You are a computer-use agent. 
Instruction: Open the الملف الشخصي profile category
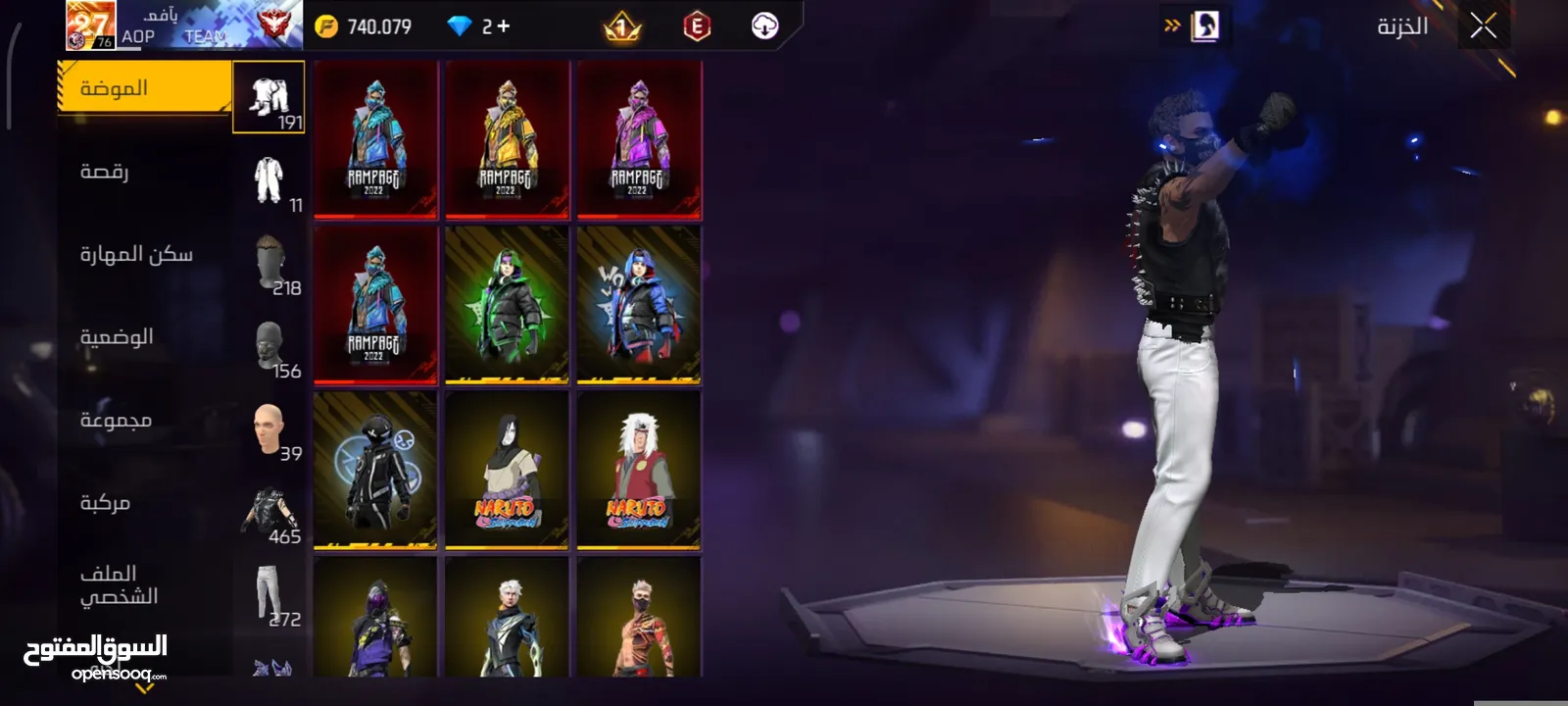(145, 585)
